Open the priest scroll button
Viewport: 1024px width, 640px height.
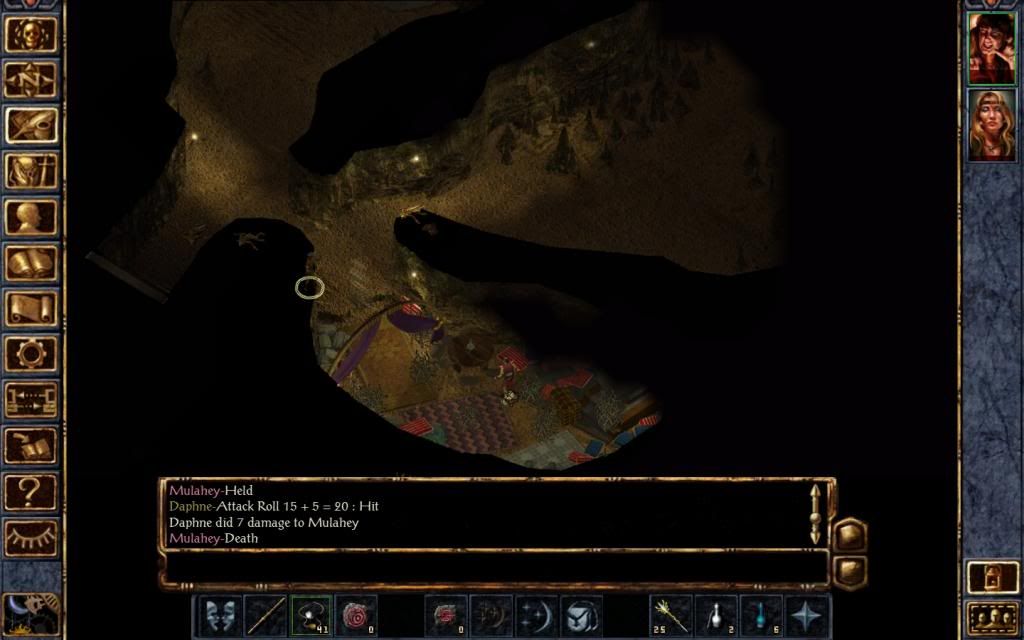pos(31,307)
